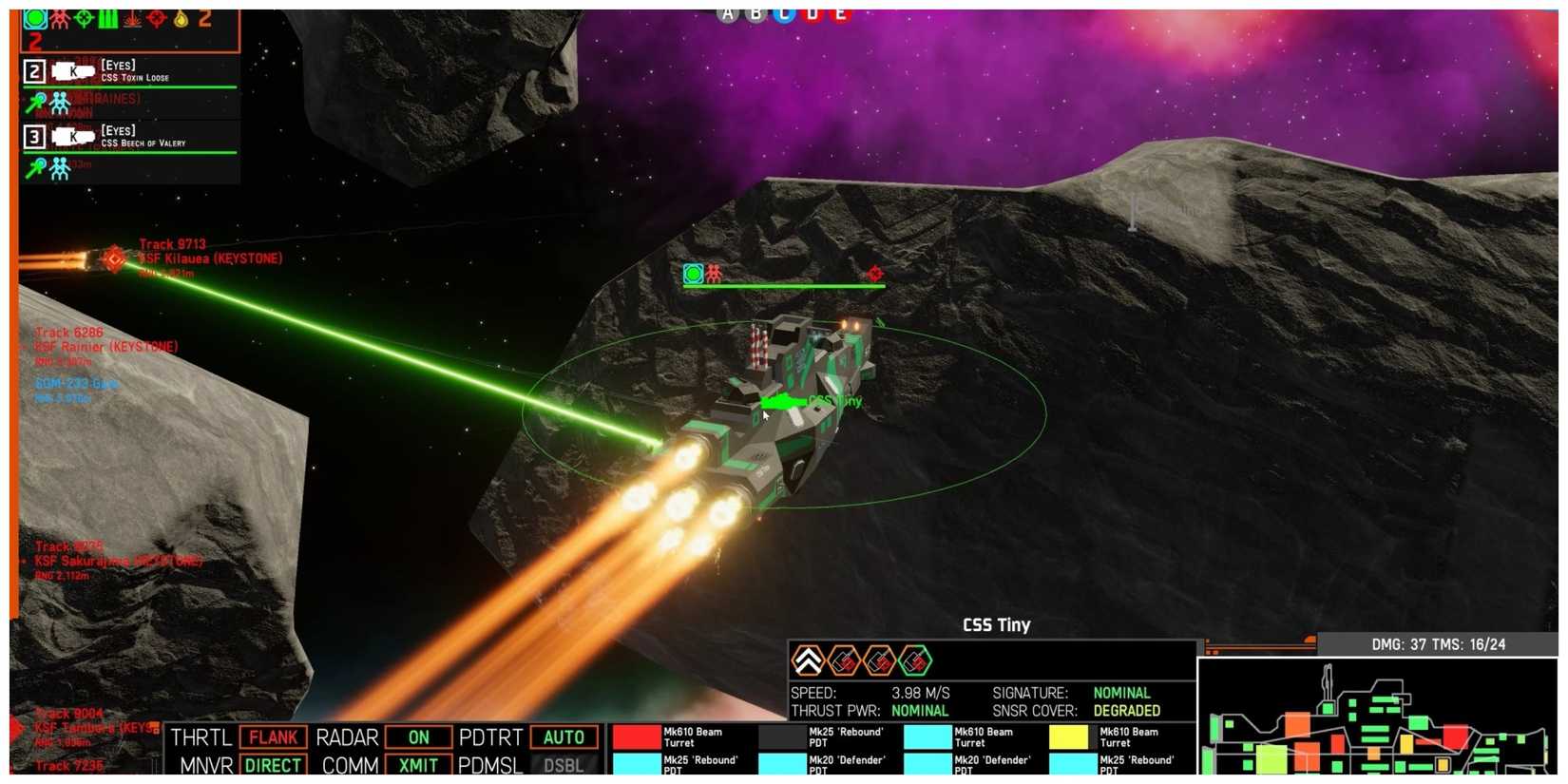Switch to the D group tab at top
The height and width of the screenshot is (784, 1568).
(810, 13)
